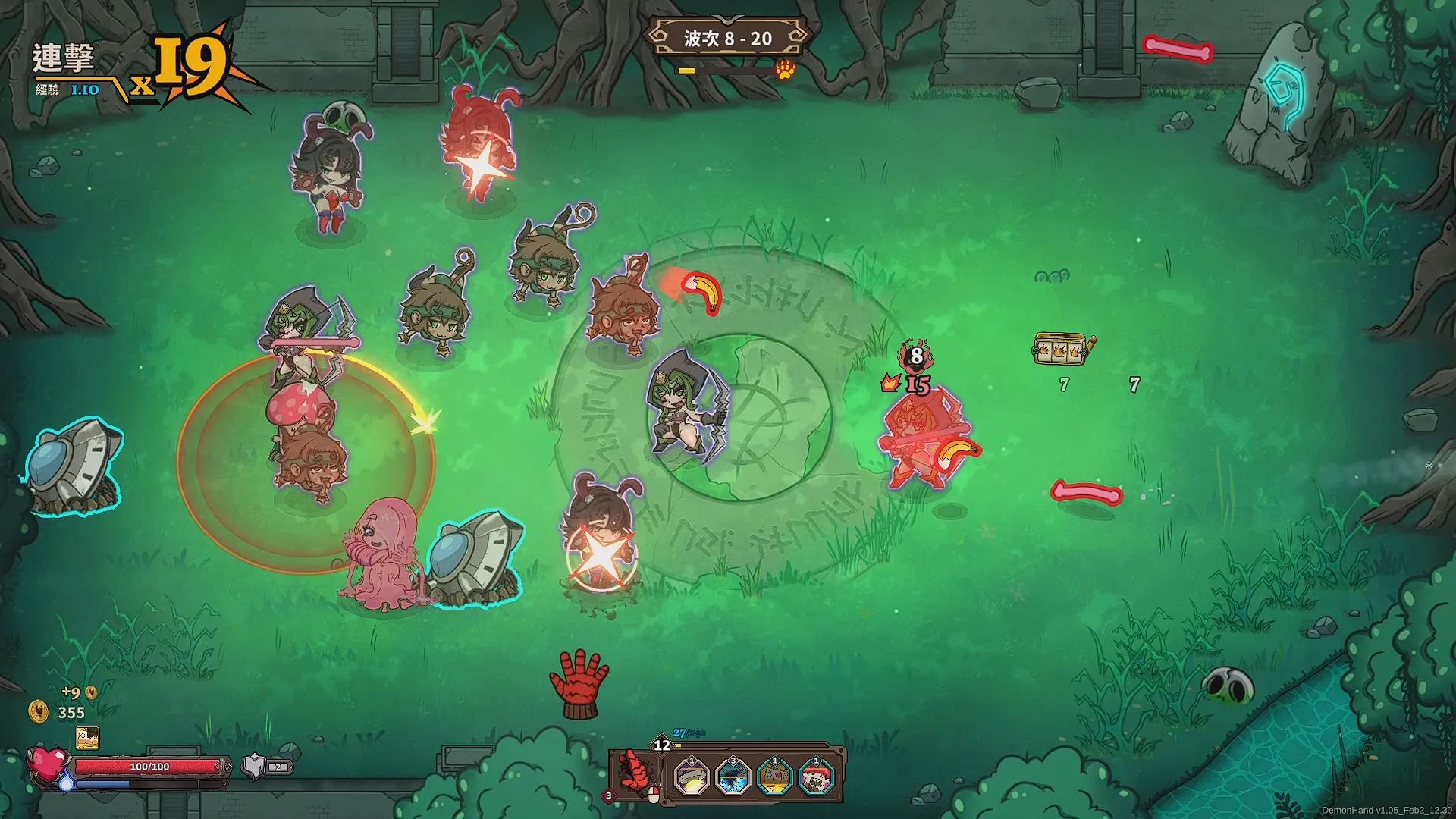Check the silver shield armor icon
1456x819 pixels.
pyautogui.click(x=255, y=767)
